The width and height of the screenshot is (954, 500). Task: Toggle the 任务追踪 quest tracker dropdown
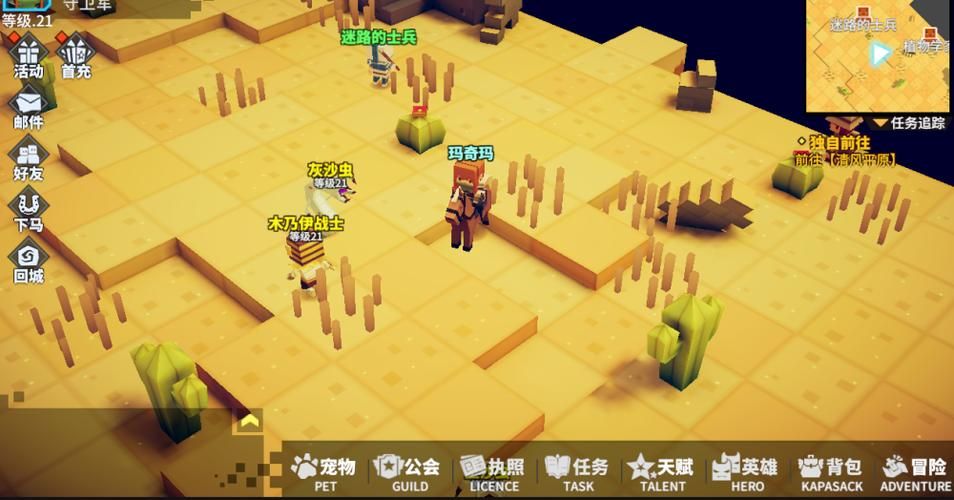(910, 123)
